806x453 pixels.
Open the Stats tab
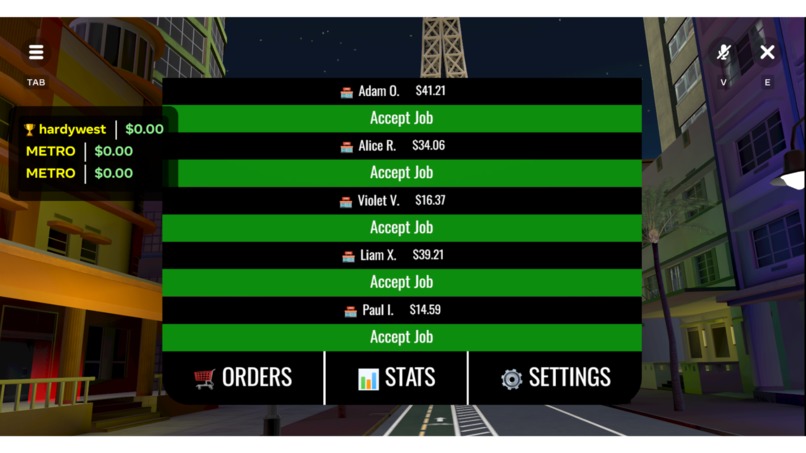[x=396, y=378]
